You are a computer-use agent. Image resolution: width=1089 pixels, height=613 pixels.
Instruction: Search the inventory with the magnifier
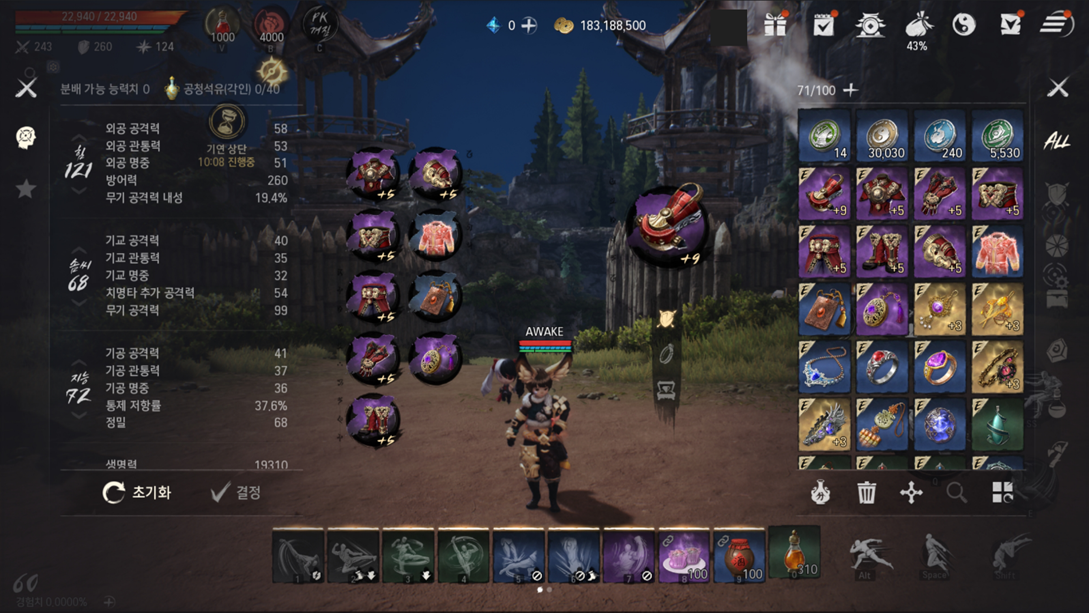click(x=957, y=492)
